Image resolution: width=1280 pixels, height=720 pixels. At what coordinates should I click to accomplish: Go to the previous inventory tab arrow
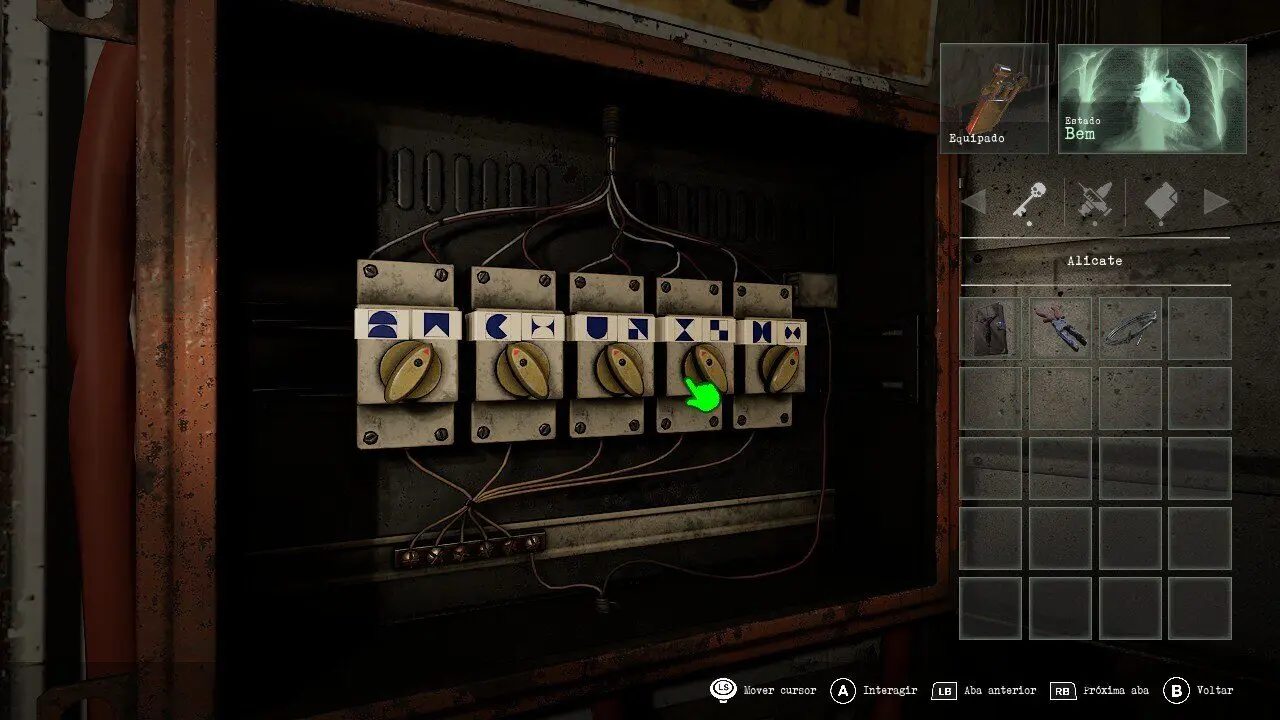click(974, 203)
